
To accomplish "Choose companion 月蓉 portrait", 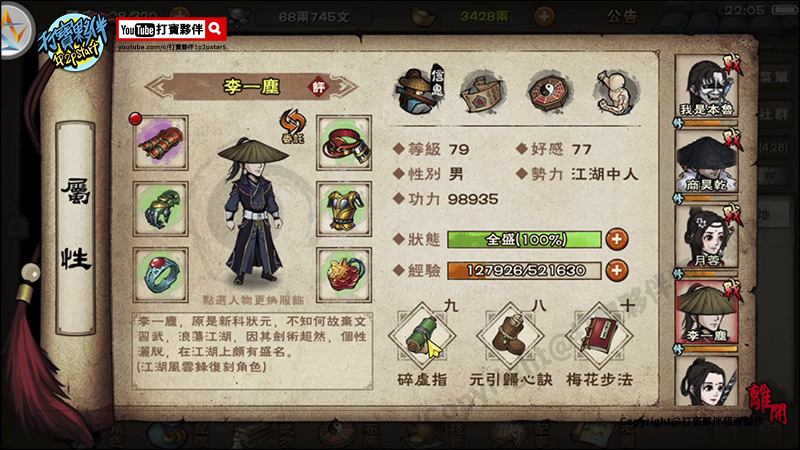I will click(708, 236).
